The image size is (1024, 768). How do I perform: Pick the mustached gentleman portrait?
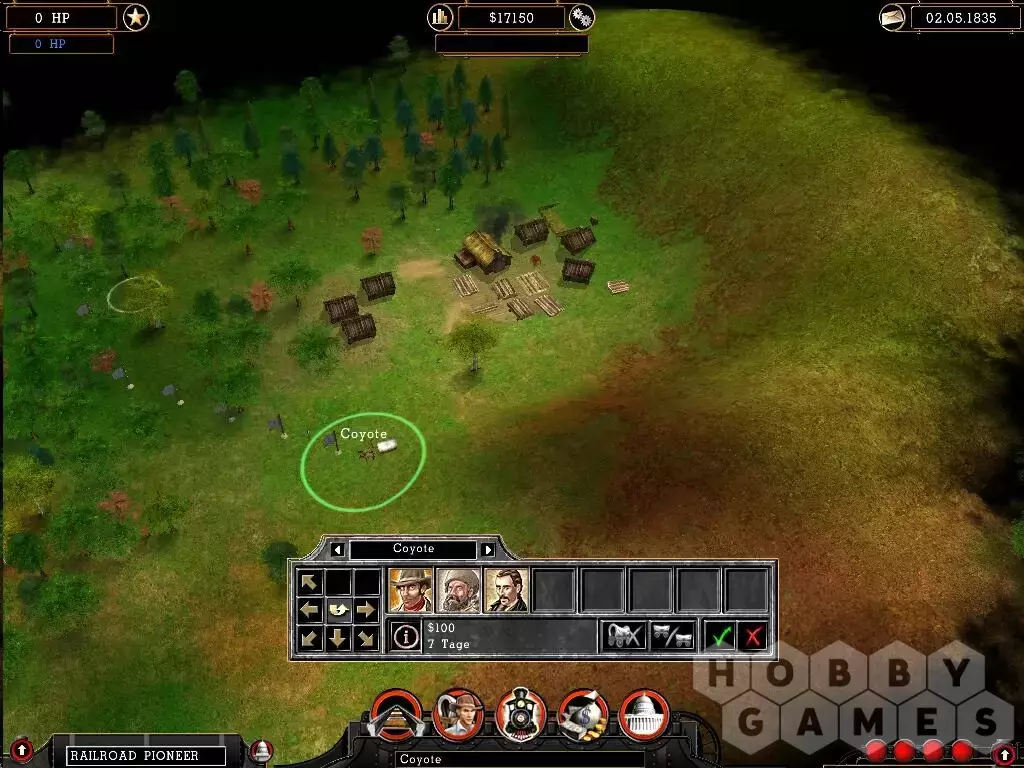tap(506, 590)
